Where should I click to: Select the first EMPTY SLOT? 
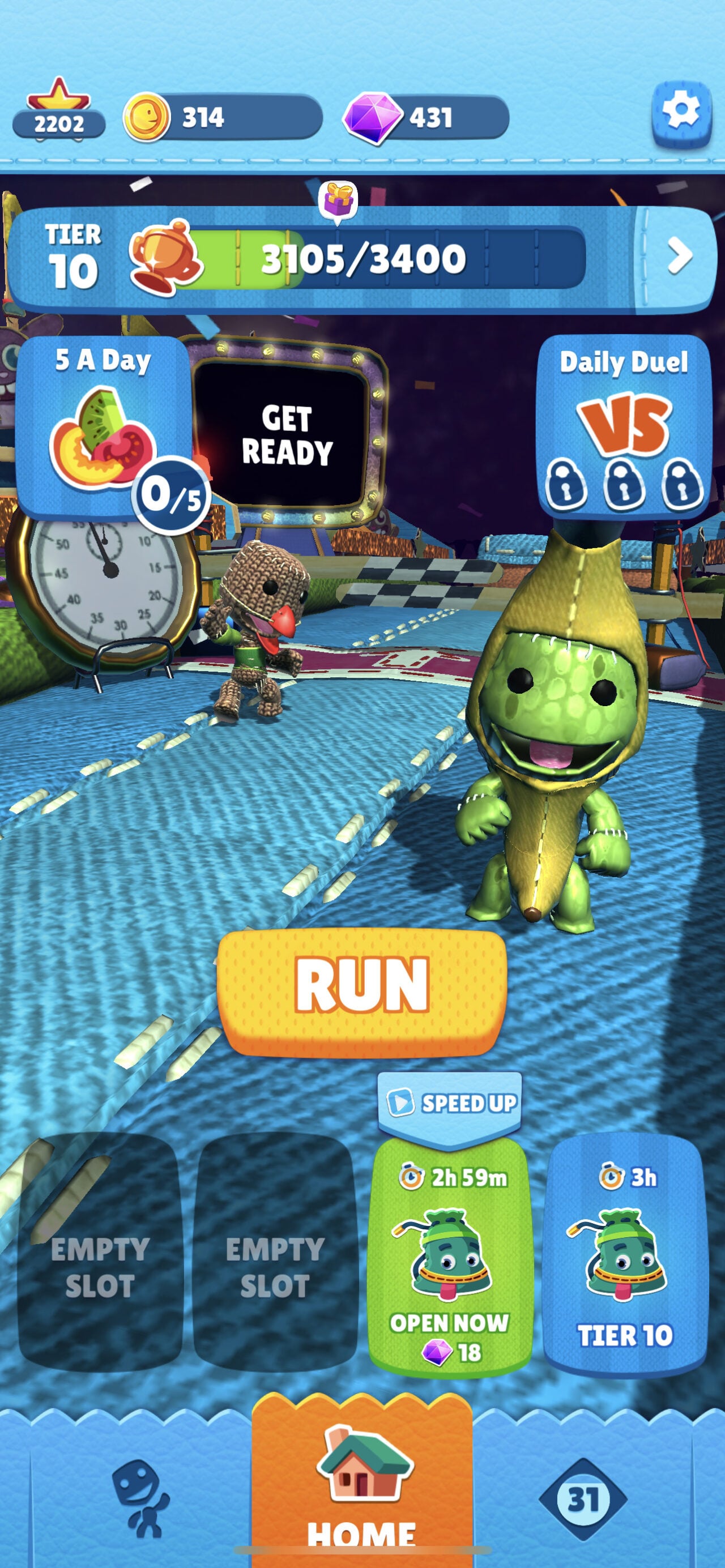(99, 1254)
